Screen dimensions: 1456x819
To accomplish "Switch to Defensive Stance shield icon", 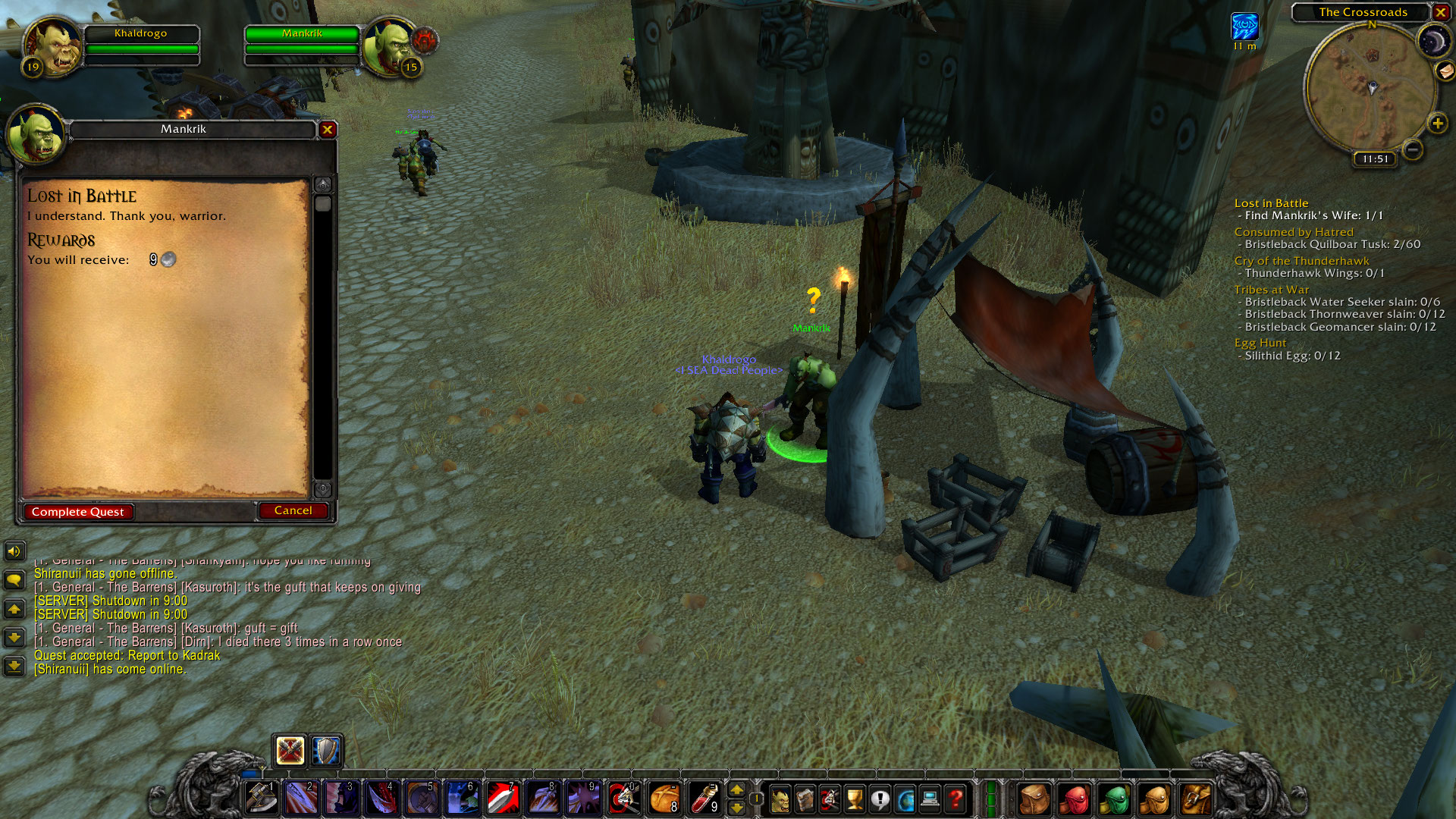I will [x=323, y=750].
